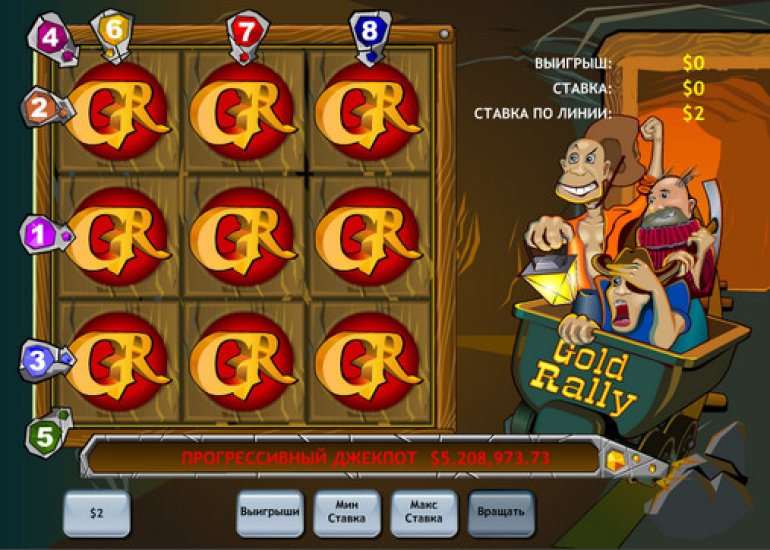Pick payline marker number 7

[245, 31]
